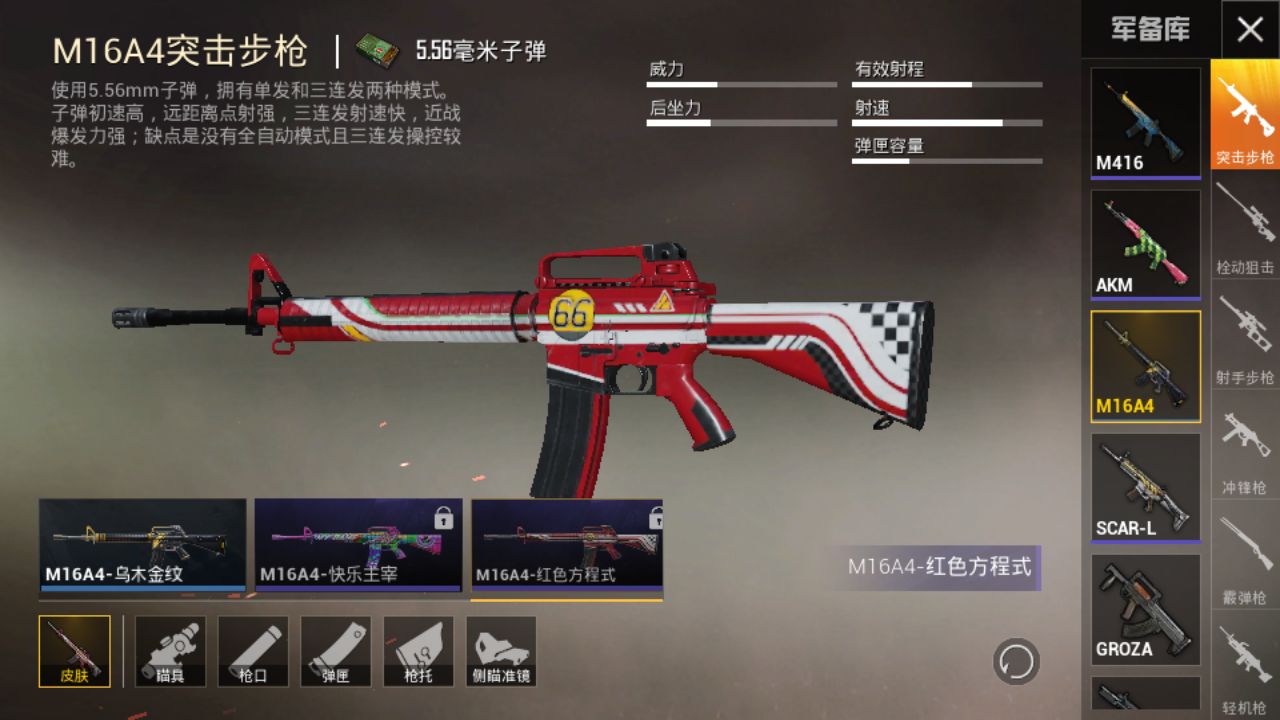Show 瞄具 scope attachments
Viewport: 1280px width, 720px height.
click(x=170, y=651)
